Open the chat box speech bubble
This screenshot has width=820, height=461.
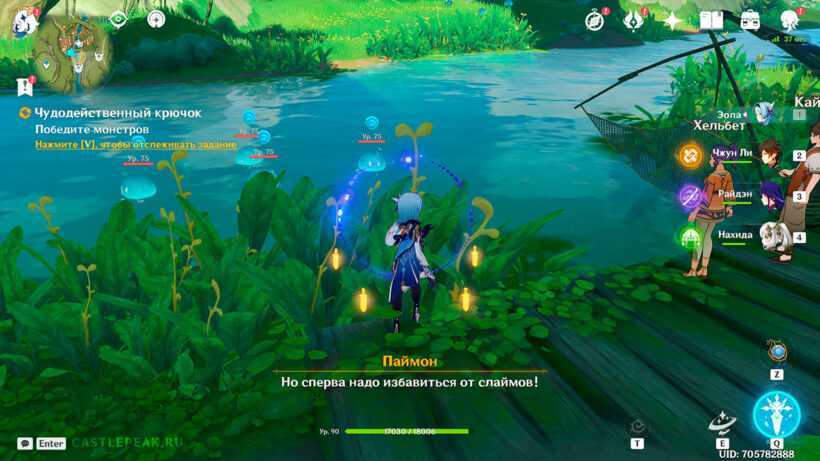[x=24, y=443]
